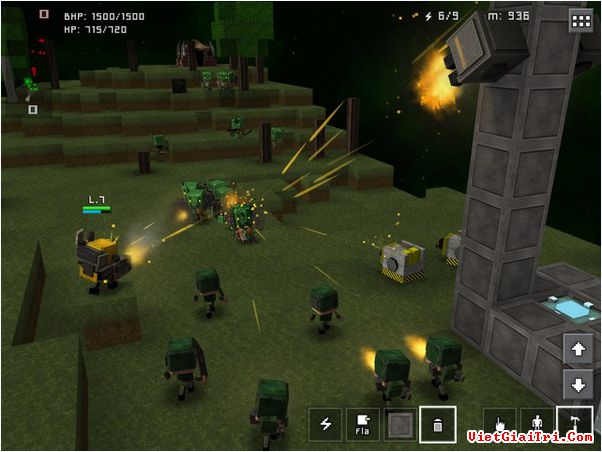Select the gray stone block slot
Viewport: 602px width, 452px height.
point(400,424)
